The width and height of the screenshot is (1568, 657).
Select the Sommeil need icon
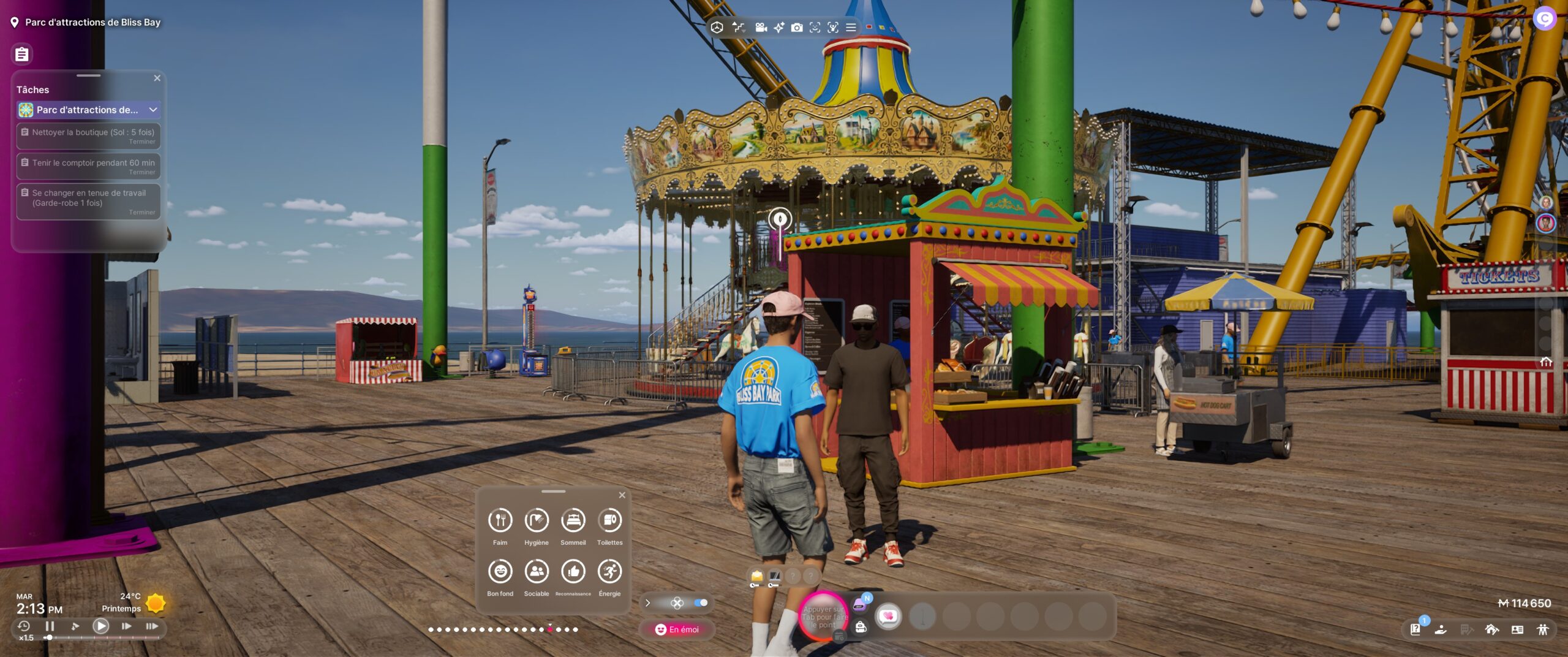[x=573, y=521]
